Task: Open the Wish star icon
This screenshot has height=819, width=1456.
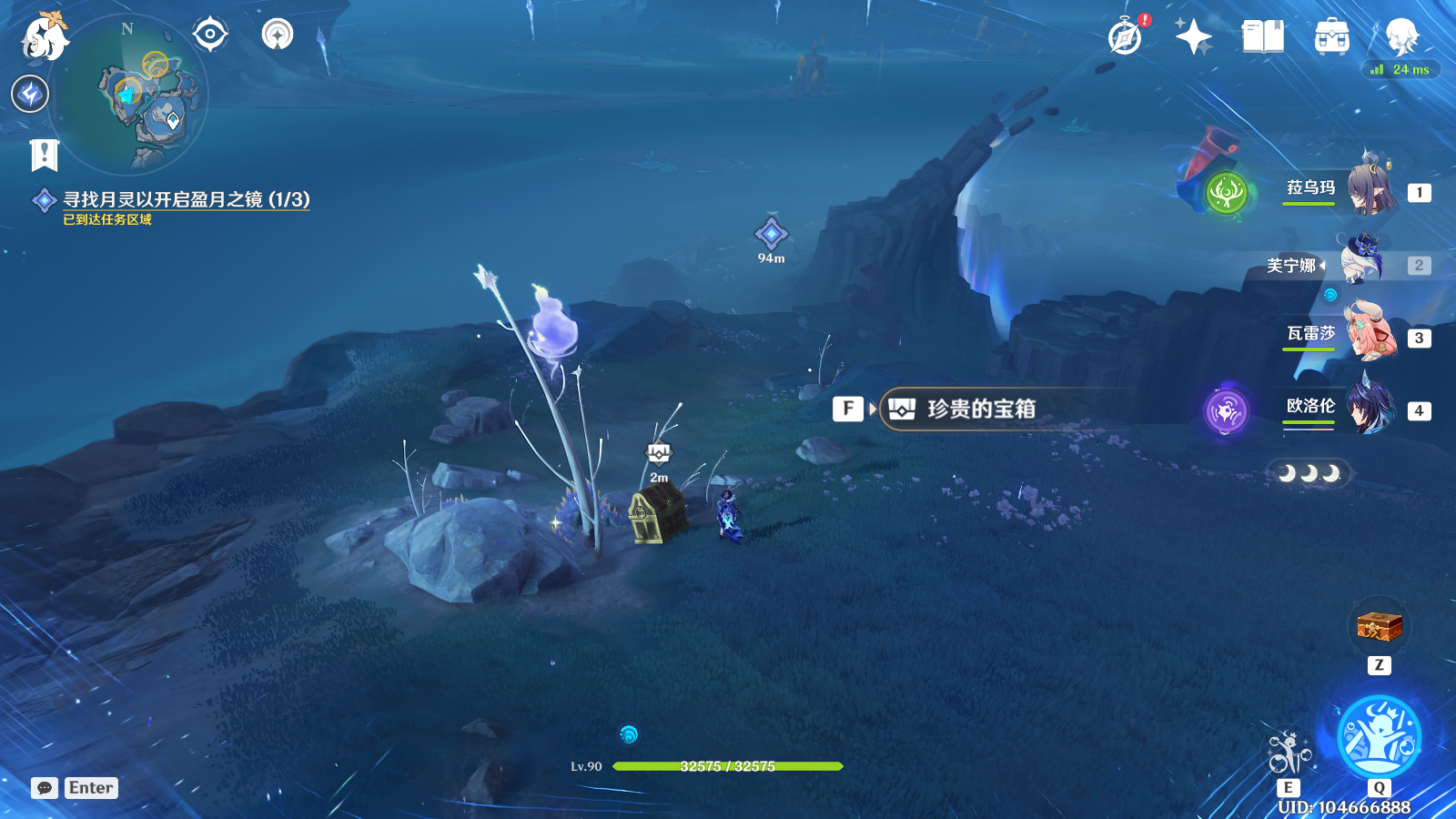Action: point(1193,37)
